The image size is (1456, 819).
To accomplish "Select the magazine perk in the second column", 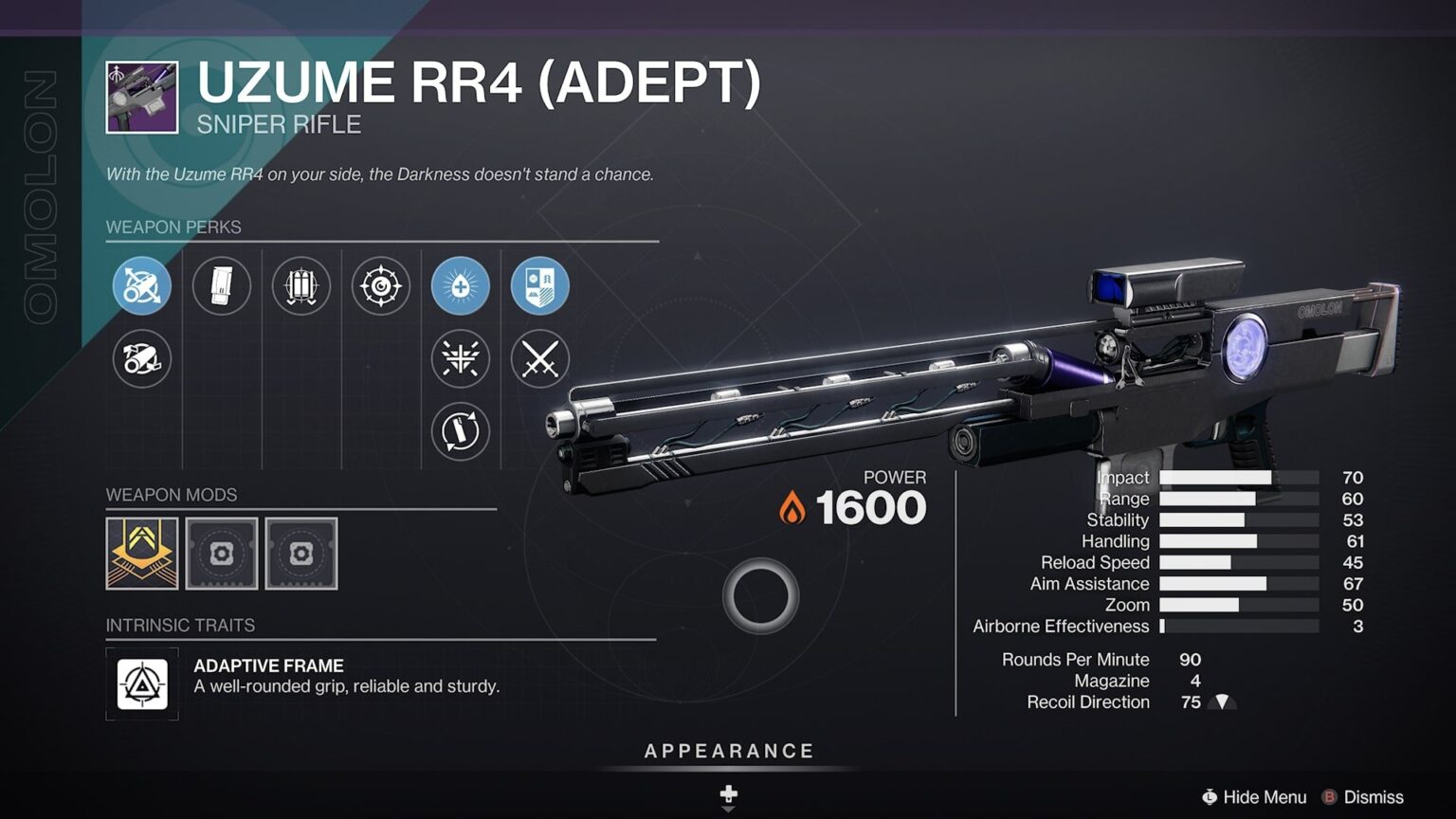I will [221, 285].
